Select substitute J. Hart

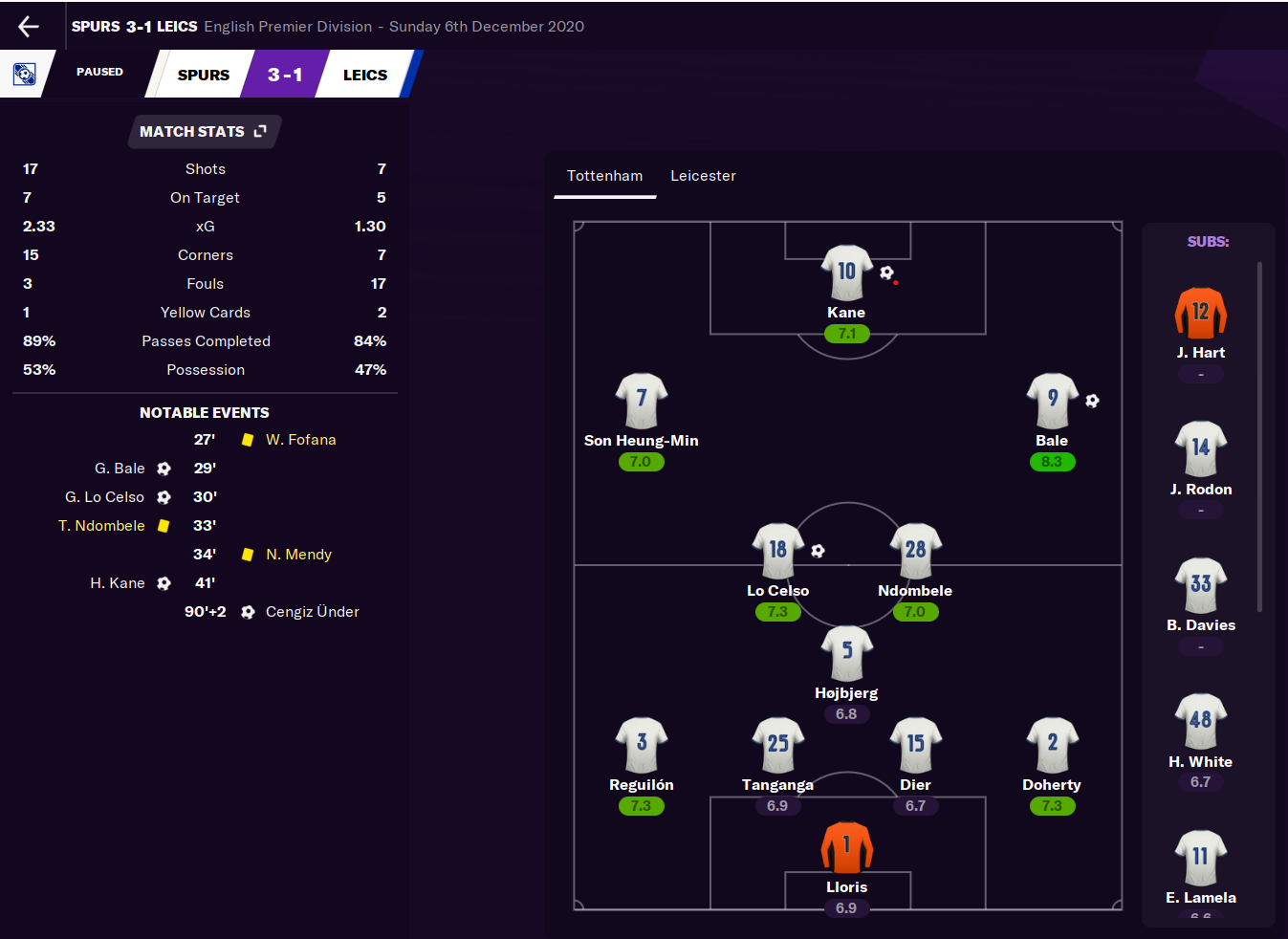(x=1200, y=314)
